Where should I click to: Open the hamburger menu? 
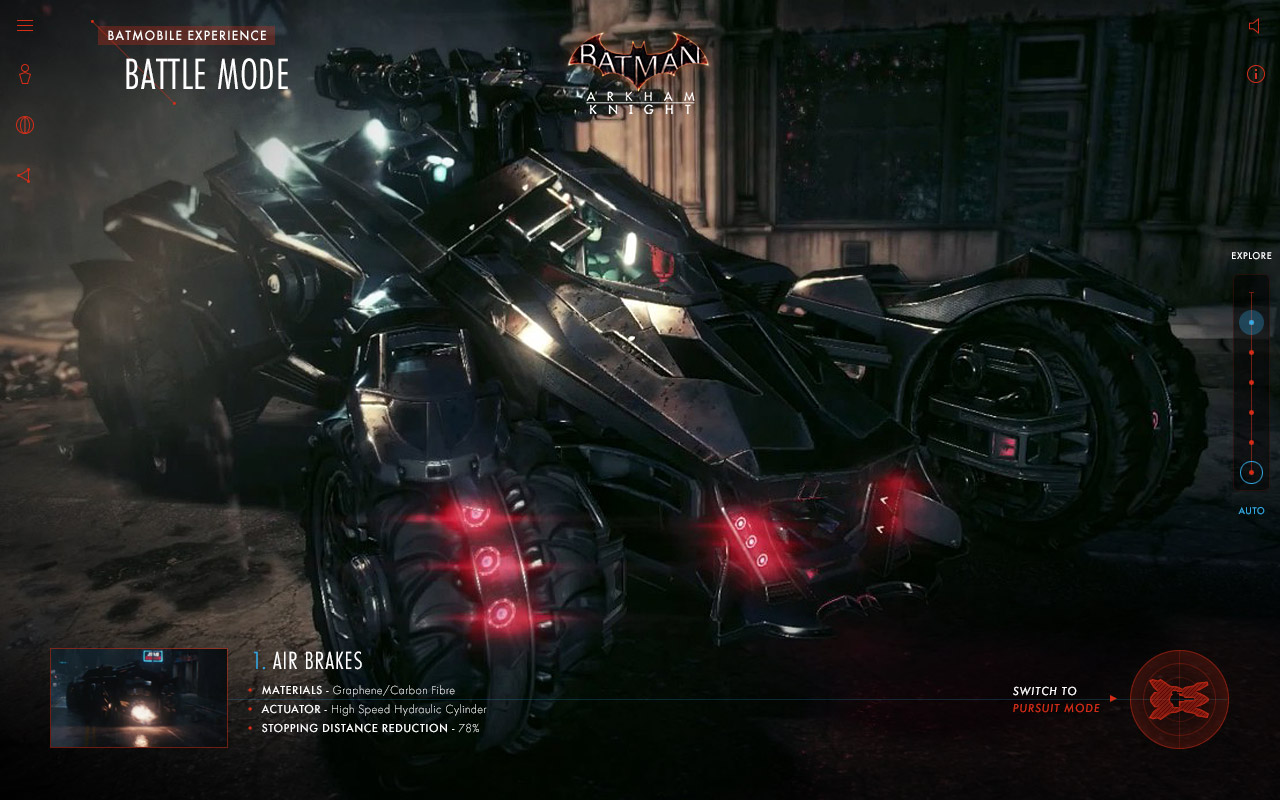pyautogui.click(x=25, y=26)
